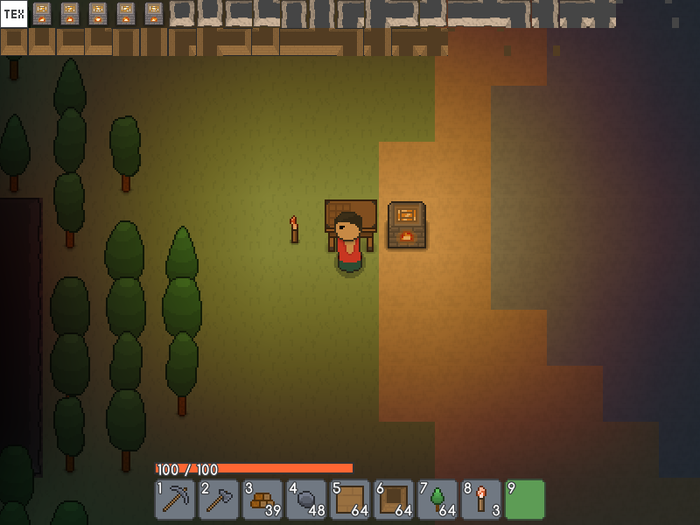Pick the wooden floor block in slot 5
Screen dimensions: 700x525
coord(350,499)
